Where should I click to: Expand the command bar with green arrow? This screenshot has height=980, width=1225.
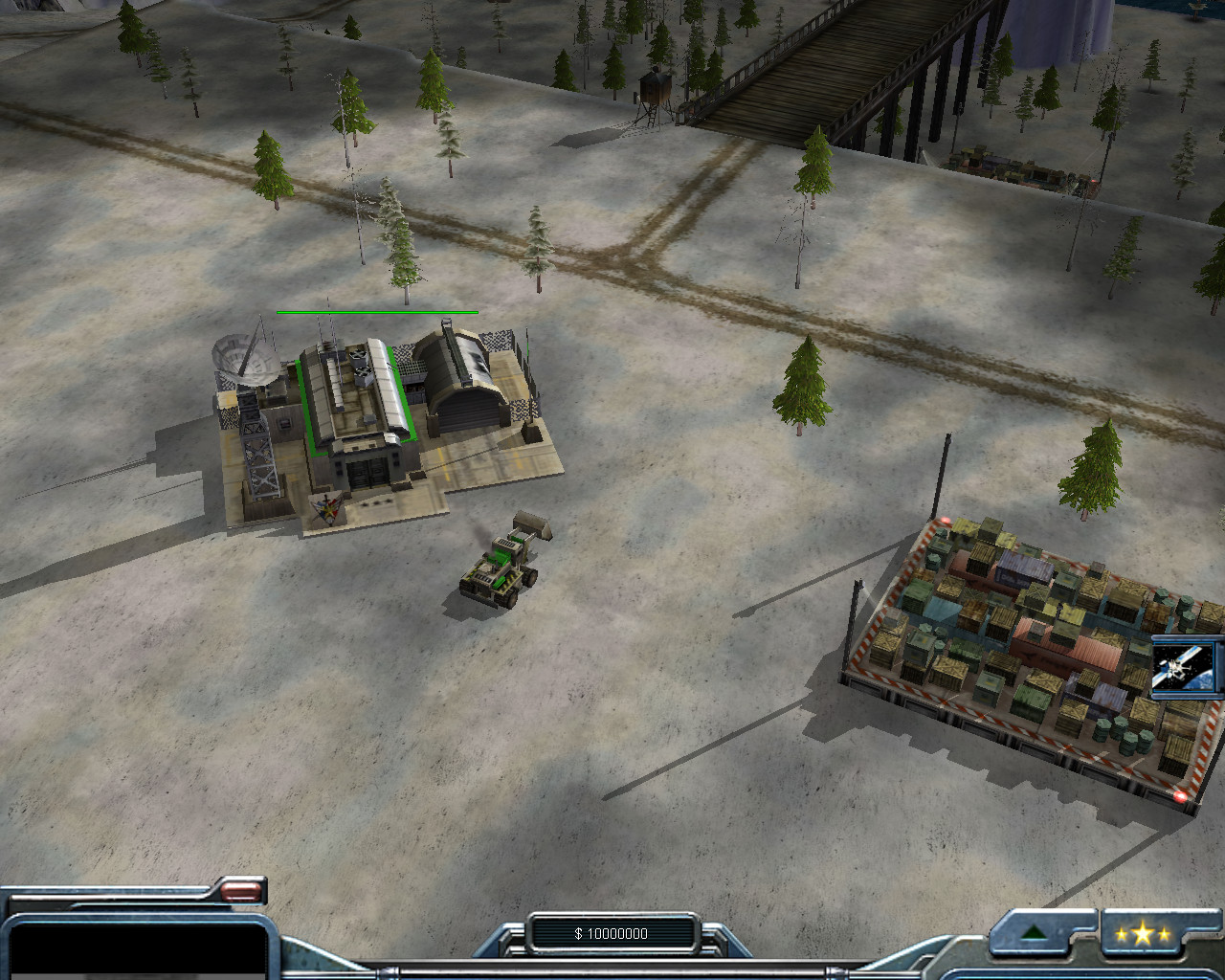tap(1032, 933)
